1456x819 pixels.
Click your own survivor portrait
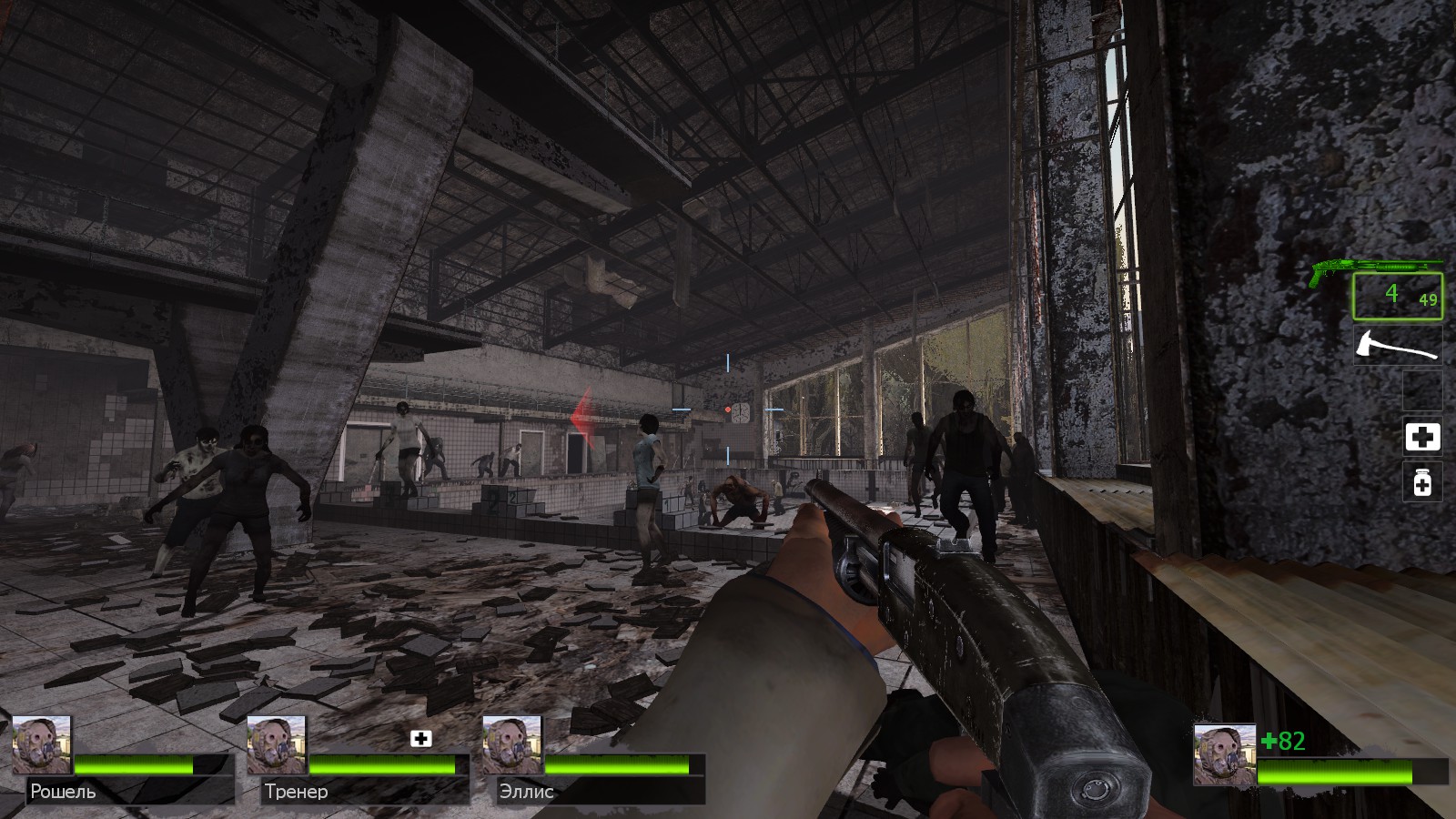point(1224,754)
